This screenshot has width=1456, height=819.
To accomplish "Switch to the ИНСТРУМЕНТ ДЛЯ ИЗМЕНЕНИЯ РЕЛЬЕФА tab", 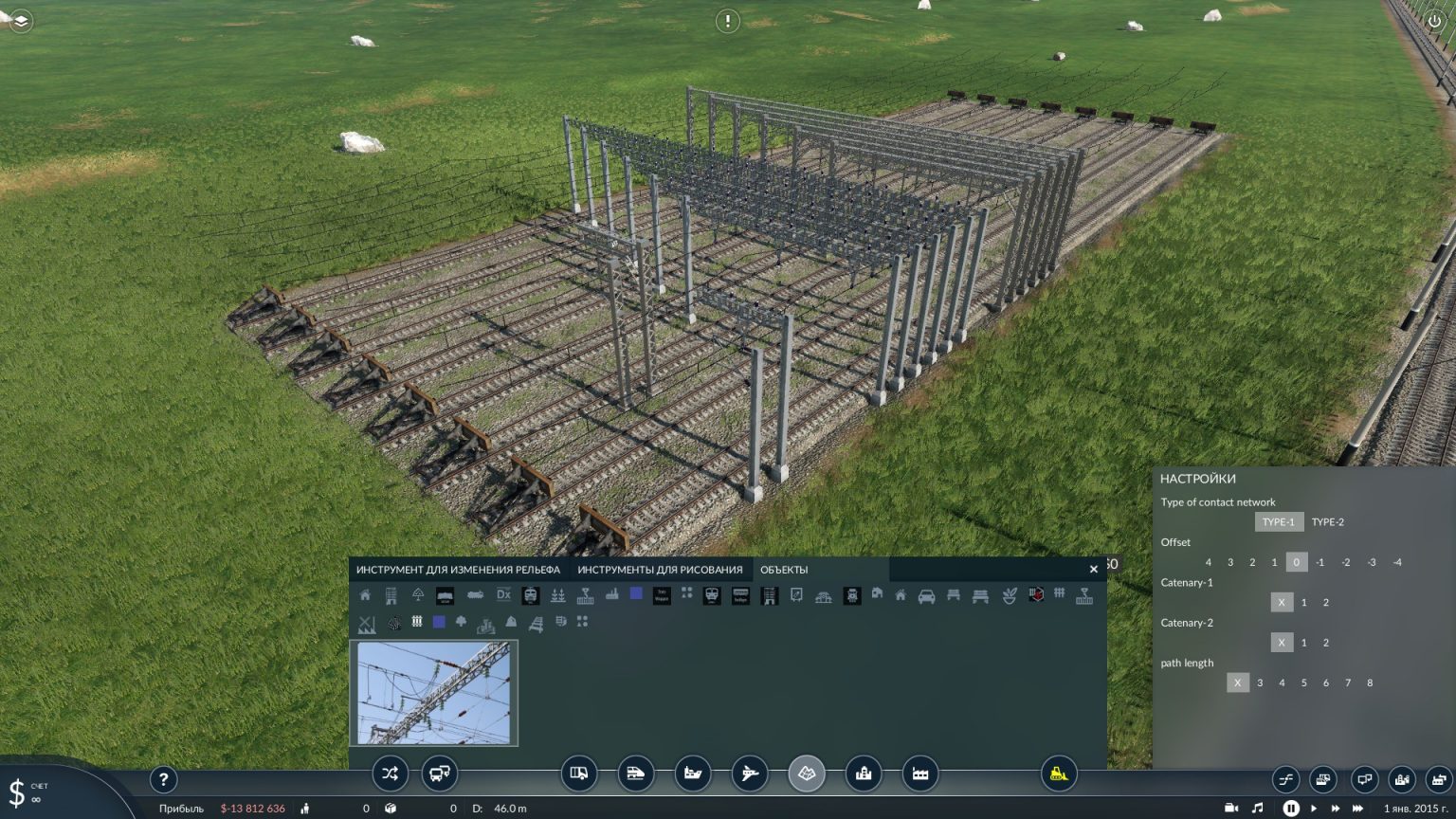I will tap(457, 570).
